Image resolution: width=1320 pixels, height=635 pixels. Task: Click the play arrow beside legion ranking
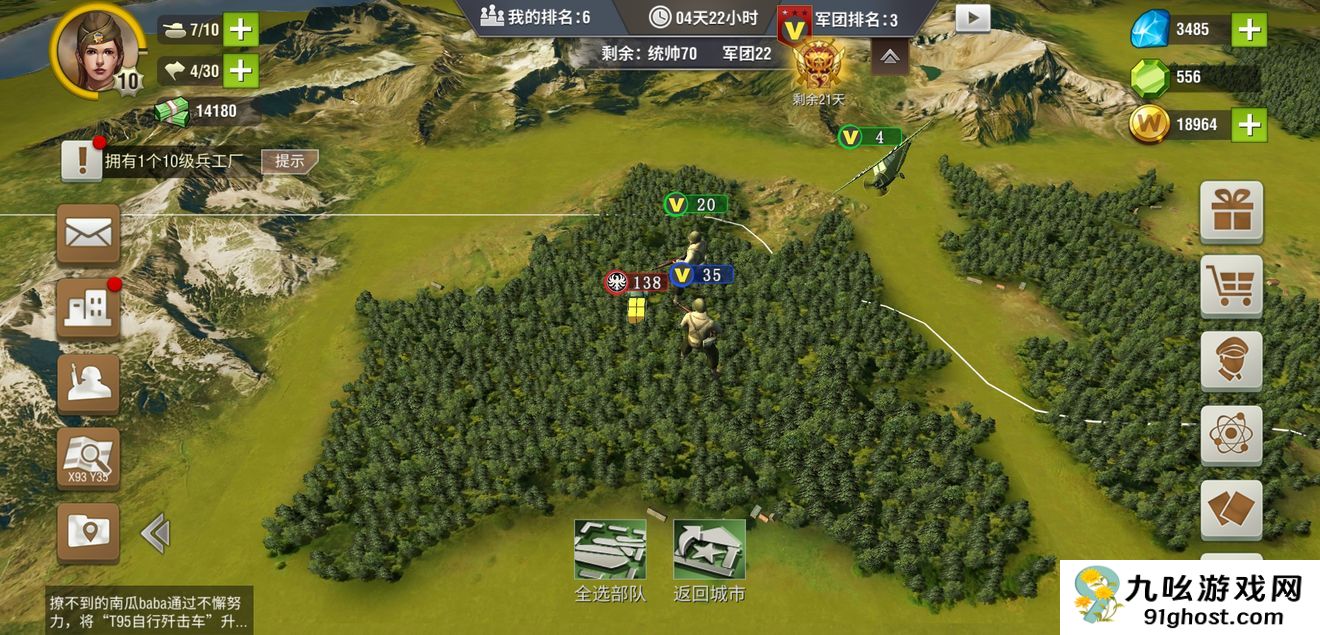pos(972,18)
